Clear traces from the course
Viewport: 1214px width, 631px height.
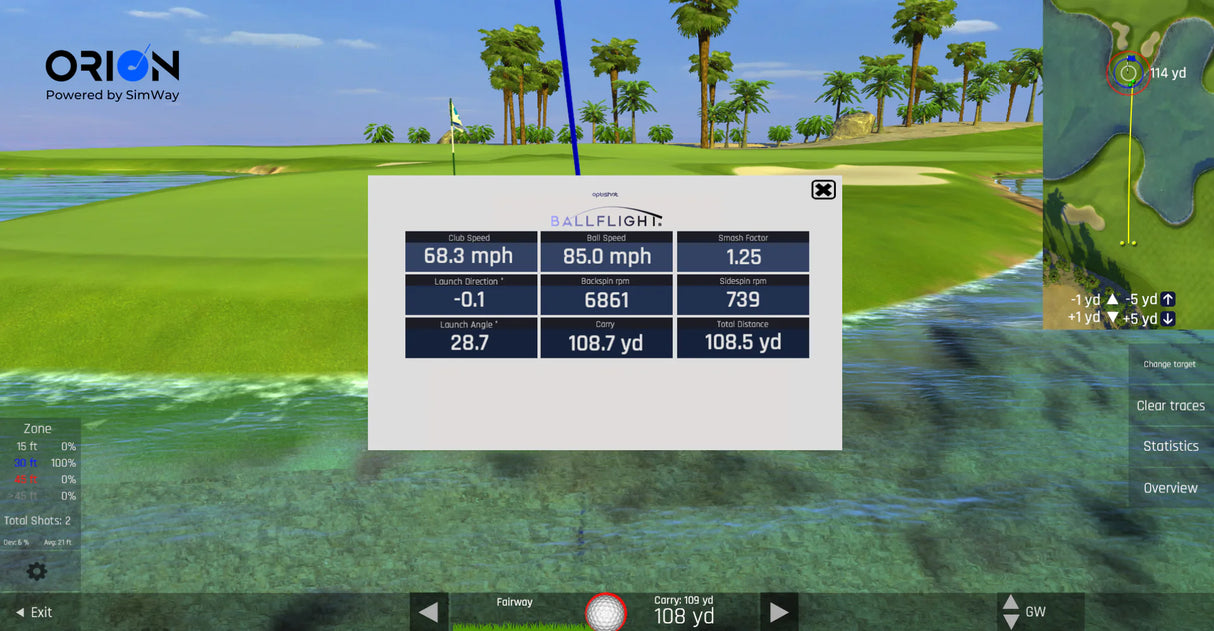click(x=1170, y=406)
